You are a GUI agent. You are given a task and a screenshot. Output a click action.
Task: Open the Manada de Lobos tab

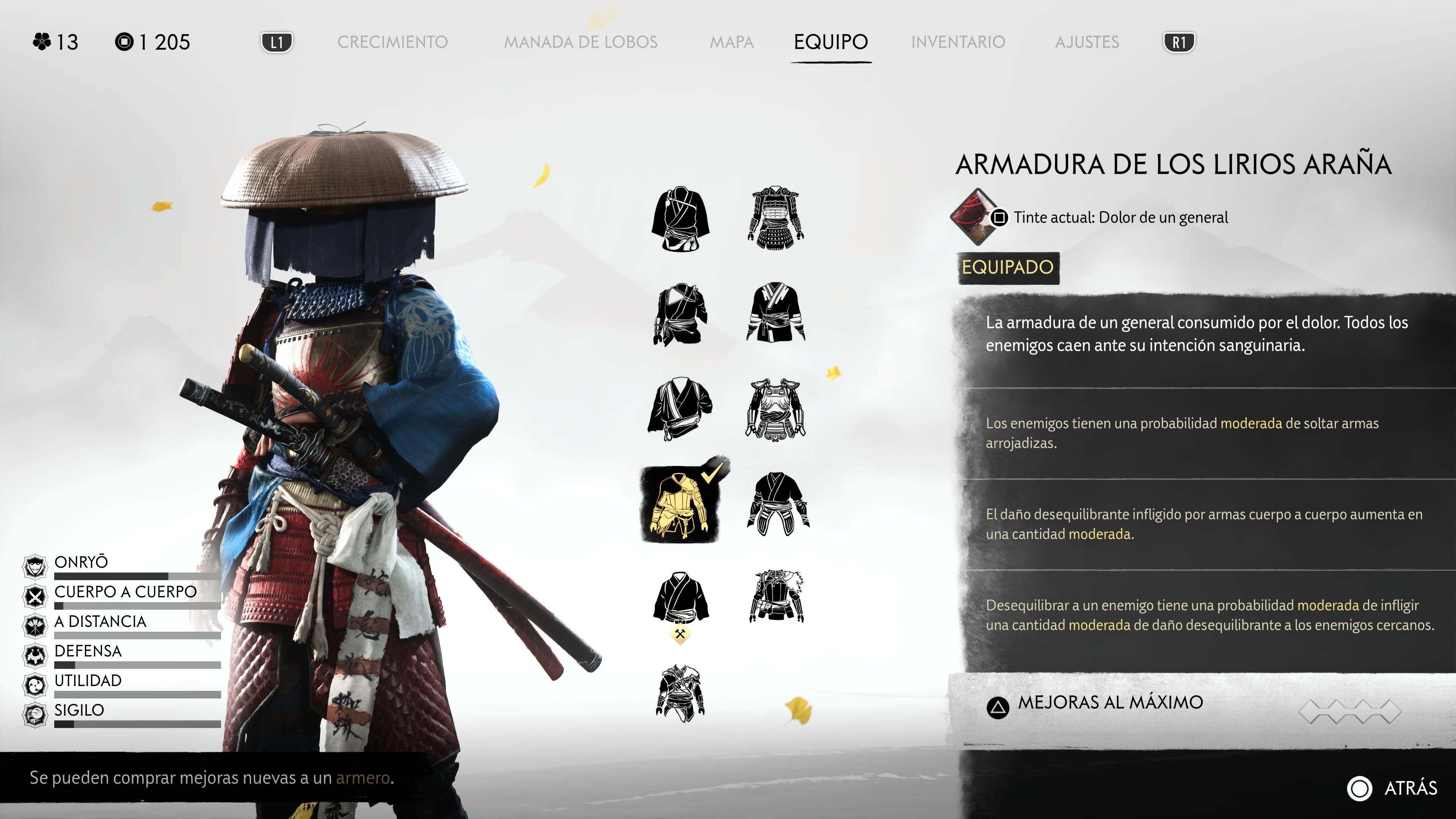(x=581, y=42)
